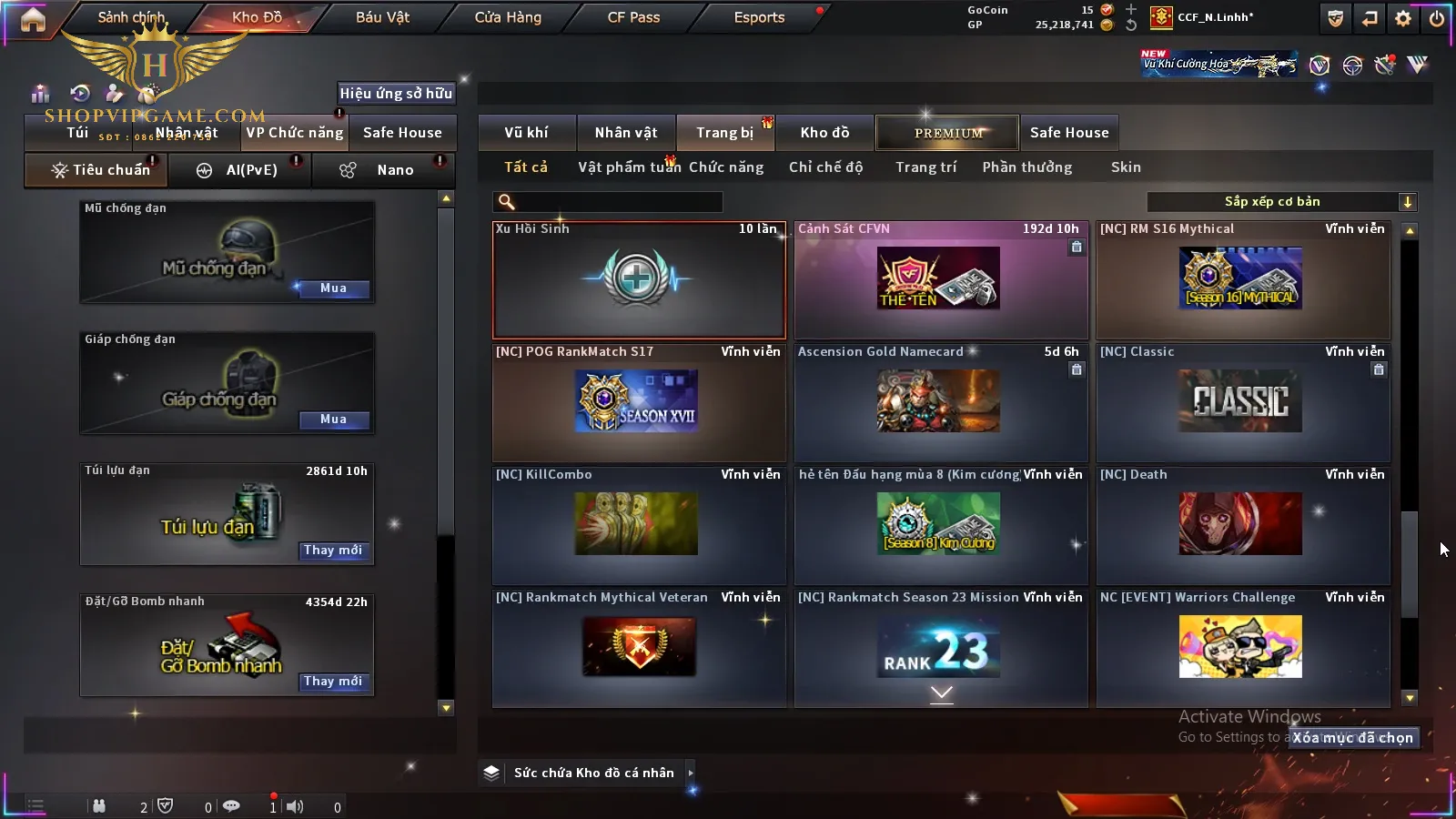Delete selected items with Xóa mục đã chọn
1456x819 pixels.
[1353, 738]
